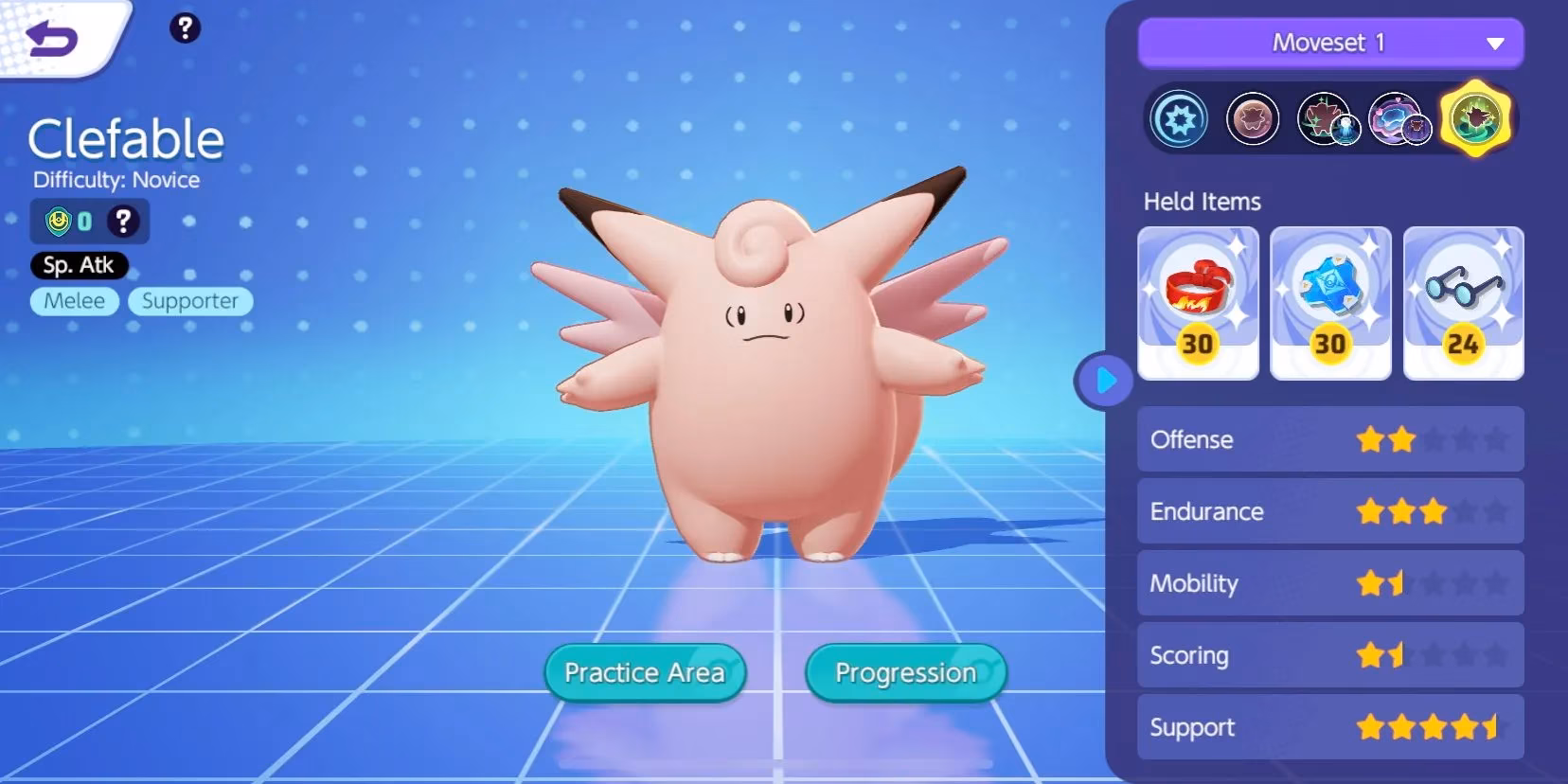Click the Moveset 1 dropdown chevron arrow

tap(1496, 43)
